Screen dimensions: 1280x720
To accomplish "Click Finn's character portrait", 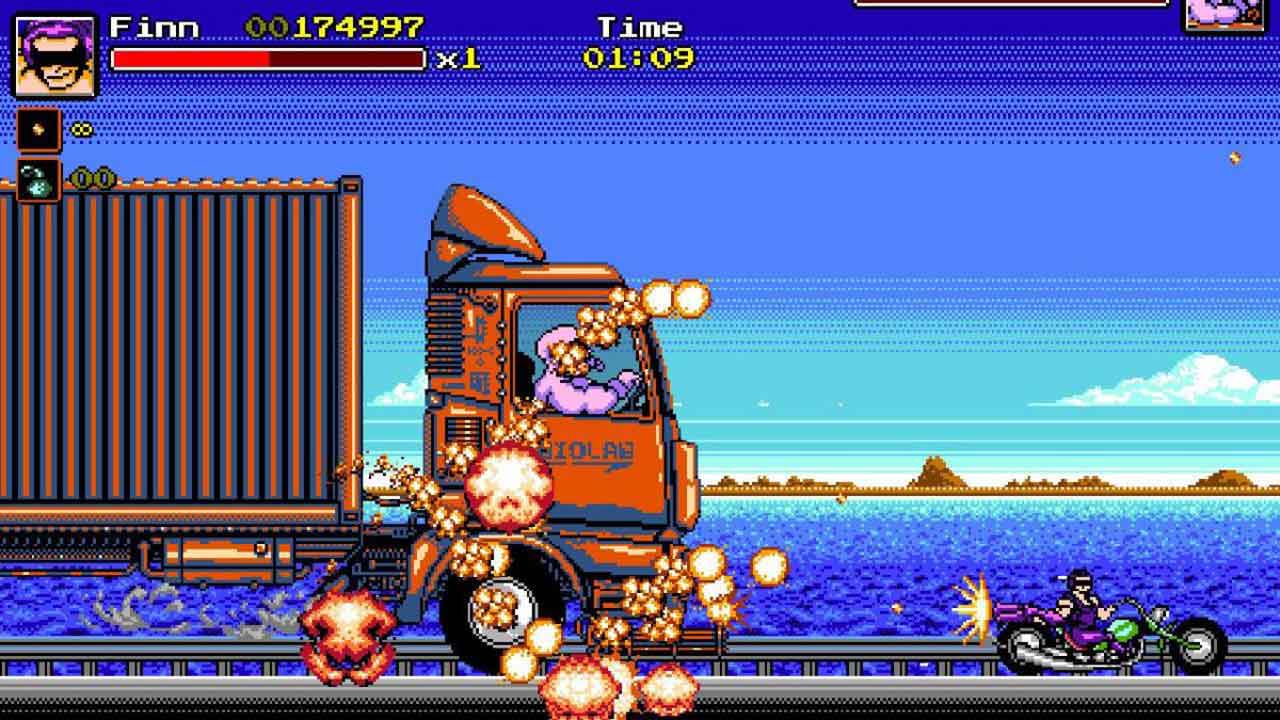I will pos(54,55).
